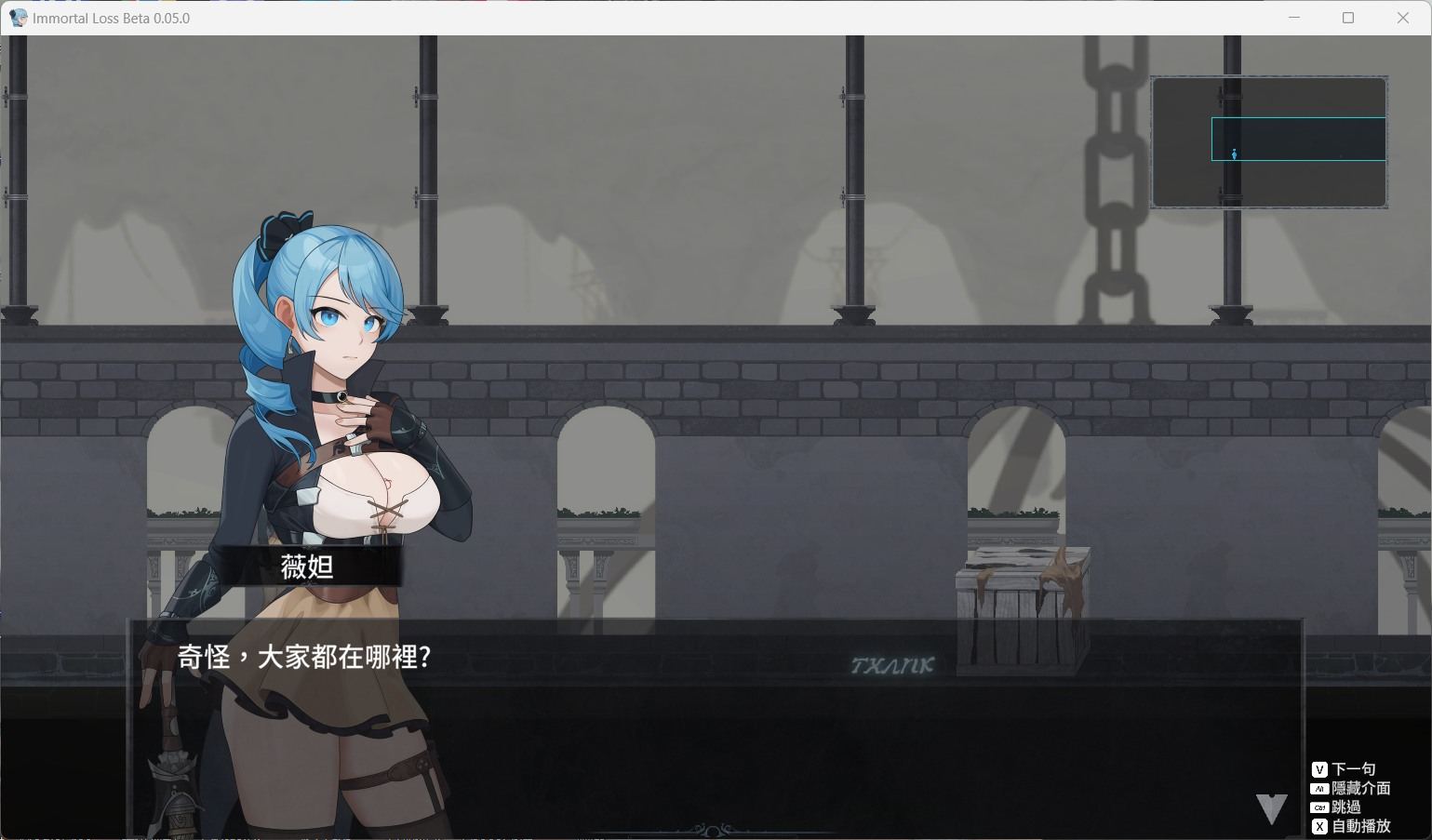Viewport: 1432px width, 840px height.
Task: Enable 跳過 dialogue skipping
Action: point(1344,807)
